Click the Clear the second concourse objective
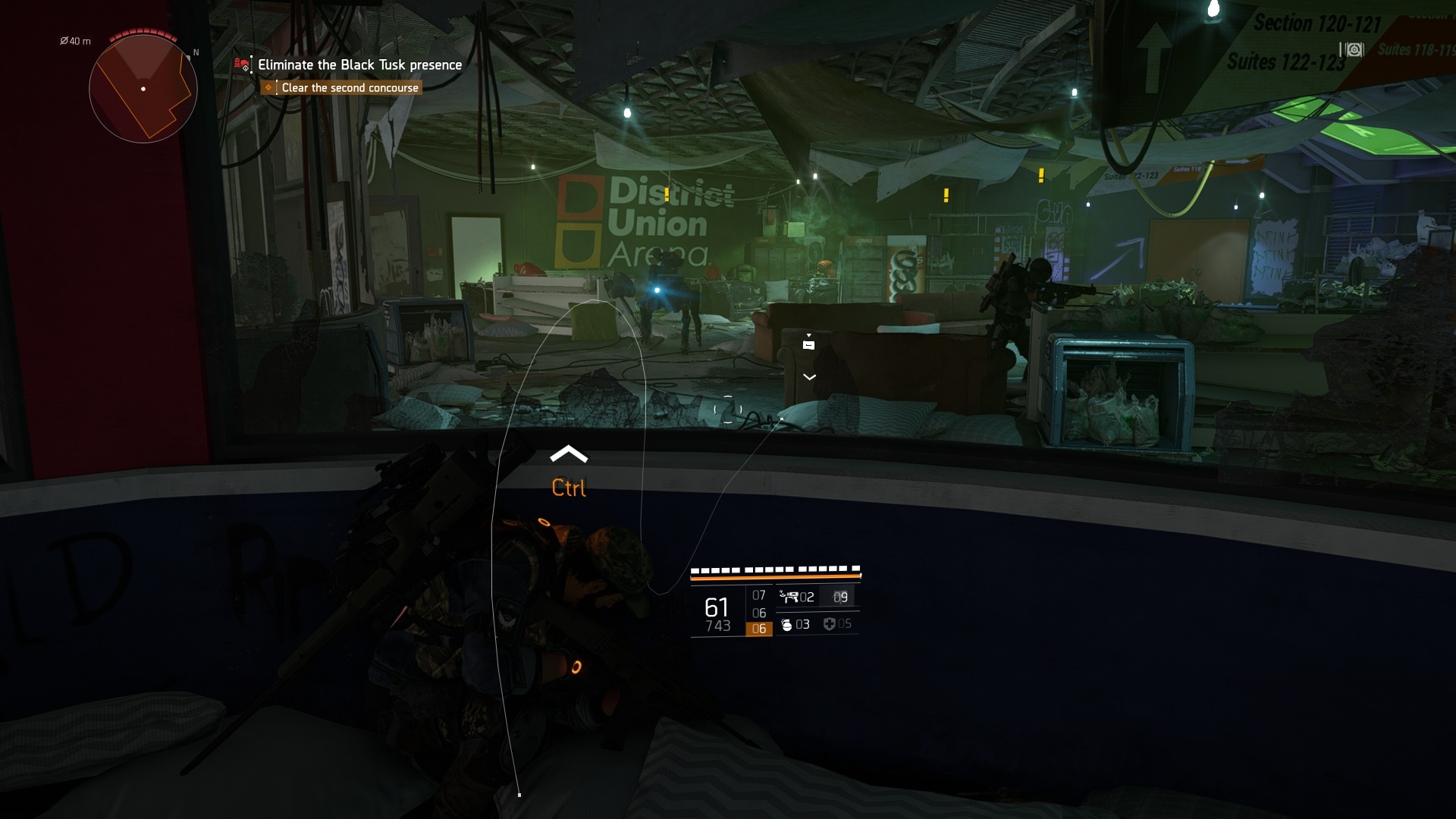 click(x=350, y=88)
